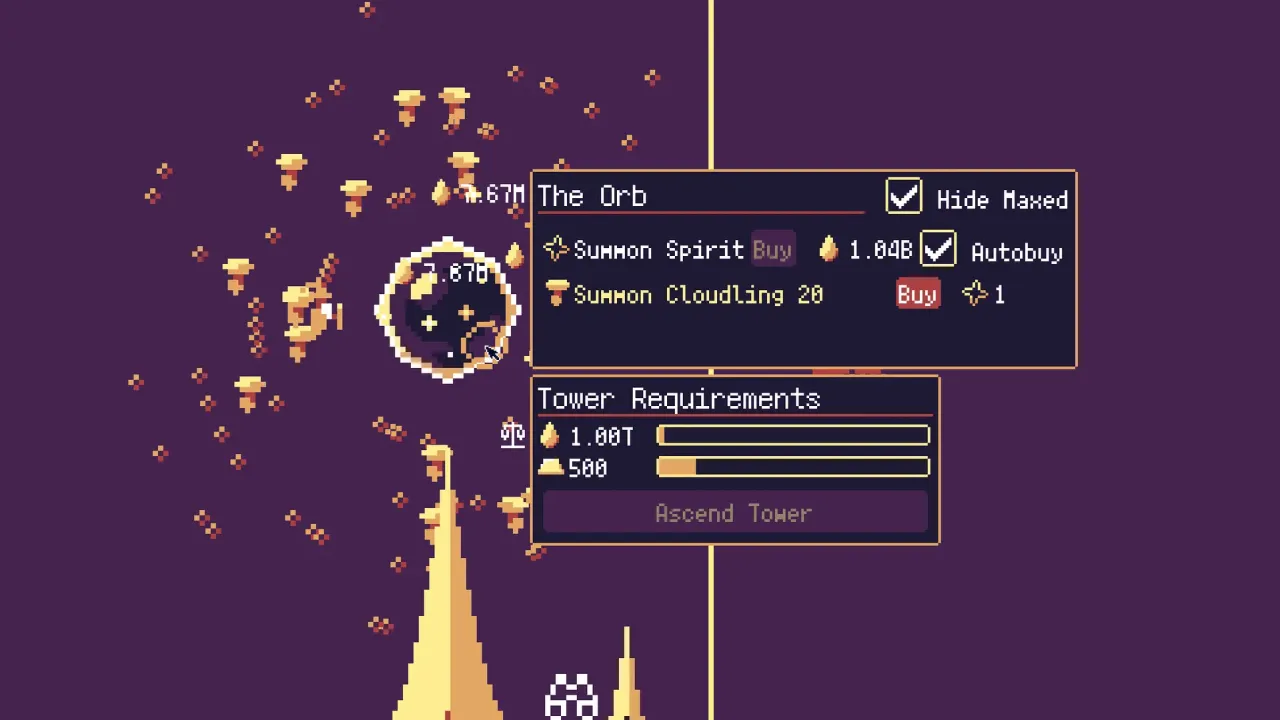
Task: Toggle the Hide Maxed checkbox
Action: point(903,197)
